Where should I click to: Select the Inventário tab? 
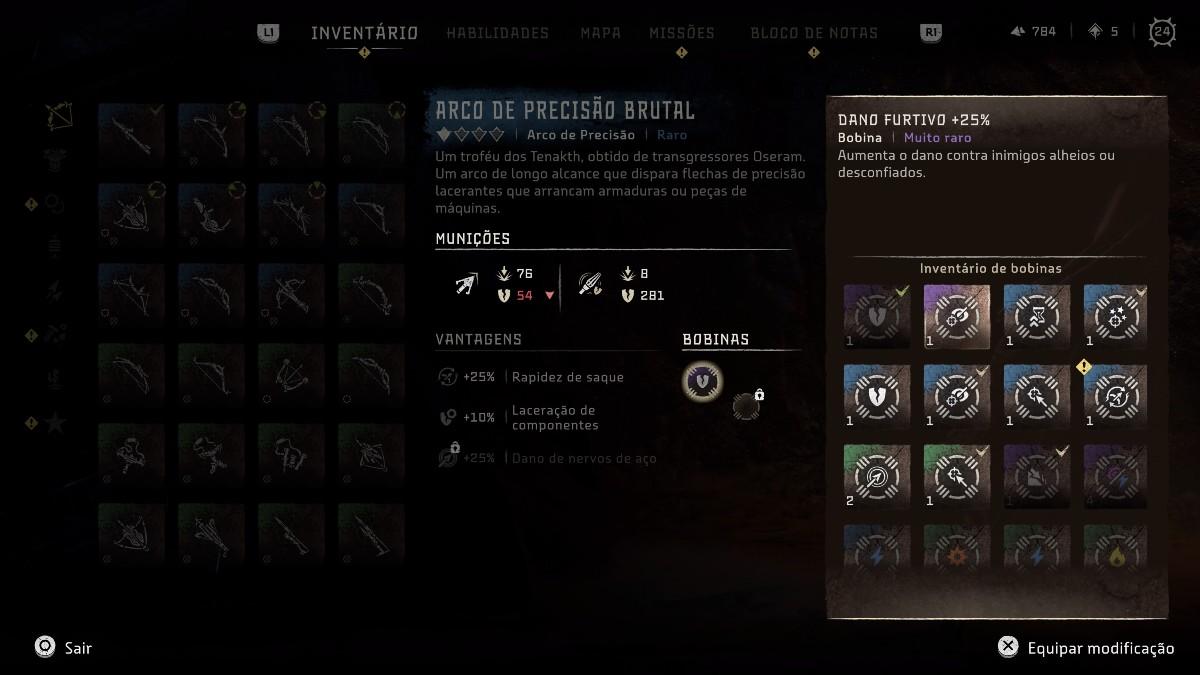coord(364,33)
